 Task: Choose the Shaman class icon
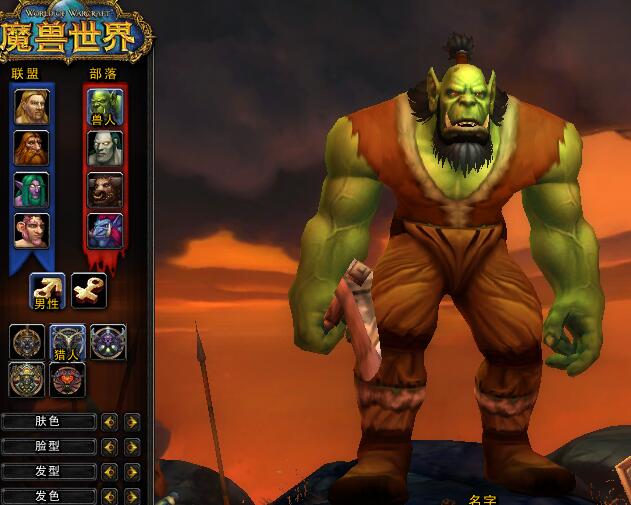pyautogui.click(x=27, y=379)
